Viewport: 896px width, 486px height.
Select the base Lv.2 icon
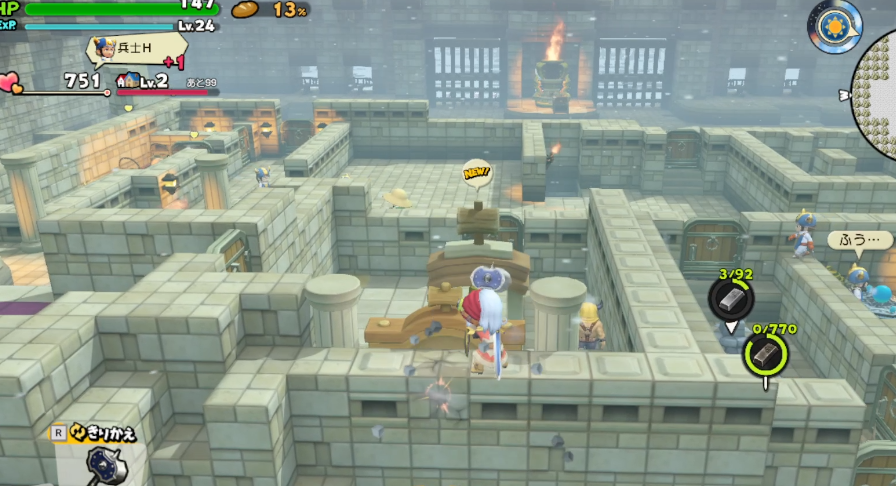(128, 81)
